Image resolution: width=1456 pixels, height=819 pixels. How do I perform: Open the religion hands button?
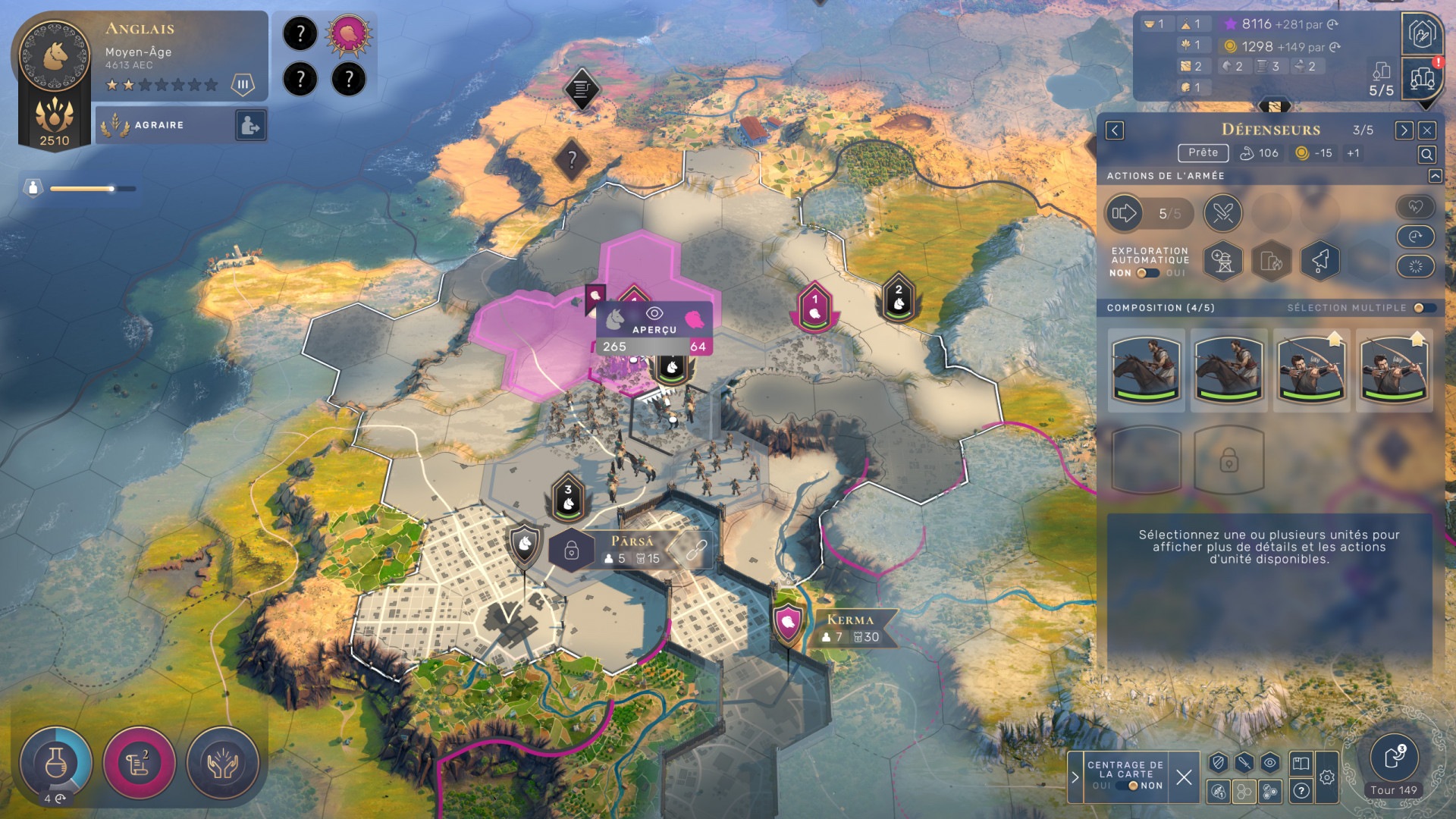click(x=222, y=764)
